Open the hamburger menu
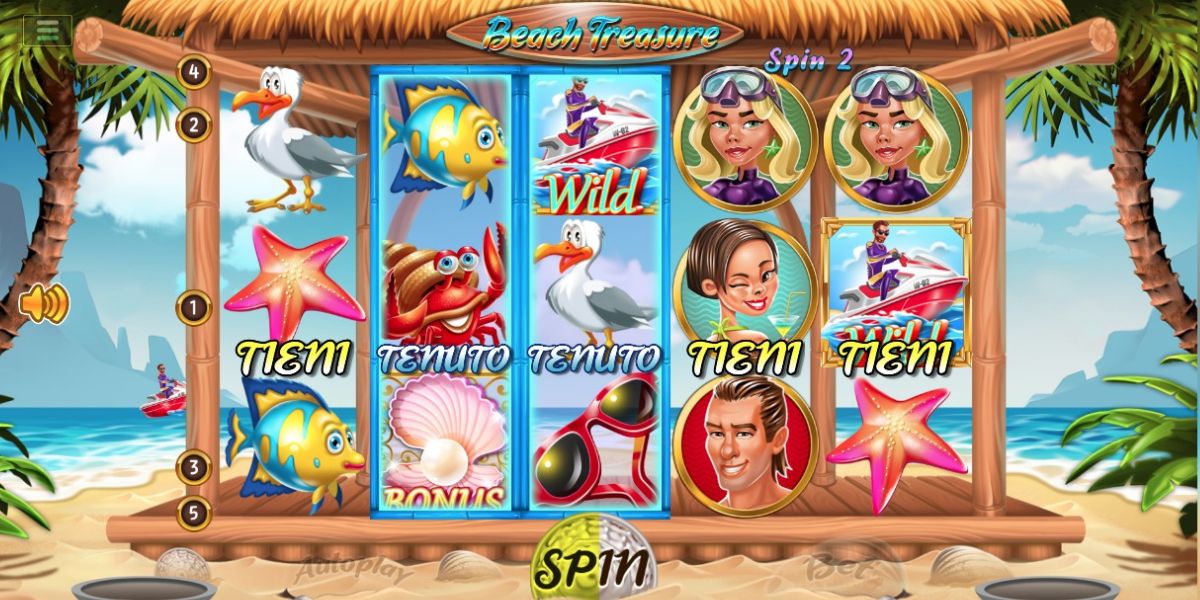 coord(47,30)
